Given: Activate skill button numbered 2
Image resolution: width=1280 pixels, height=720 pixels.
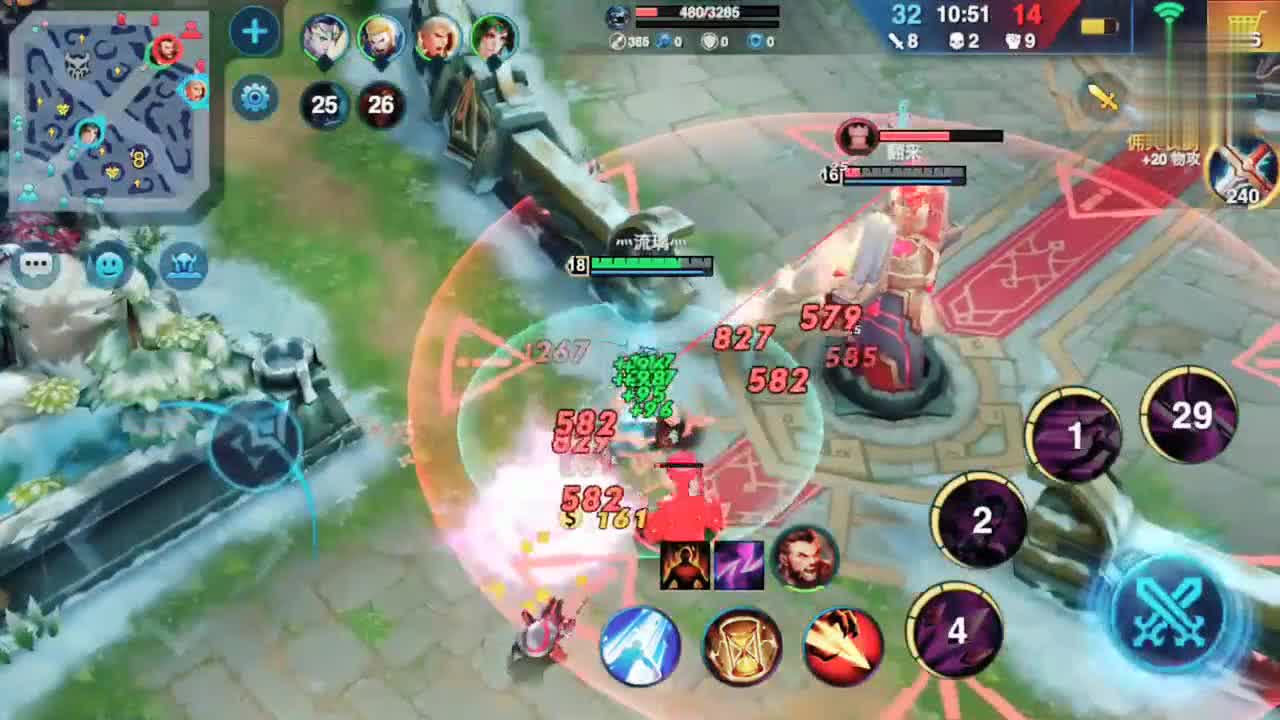Looking at the screenshot, I should pyautogui.click(x=981, y=520).
